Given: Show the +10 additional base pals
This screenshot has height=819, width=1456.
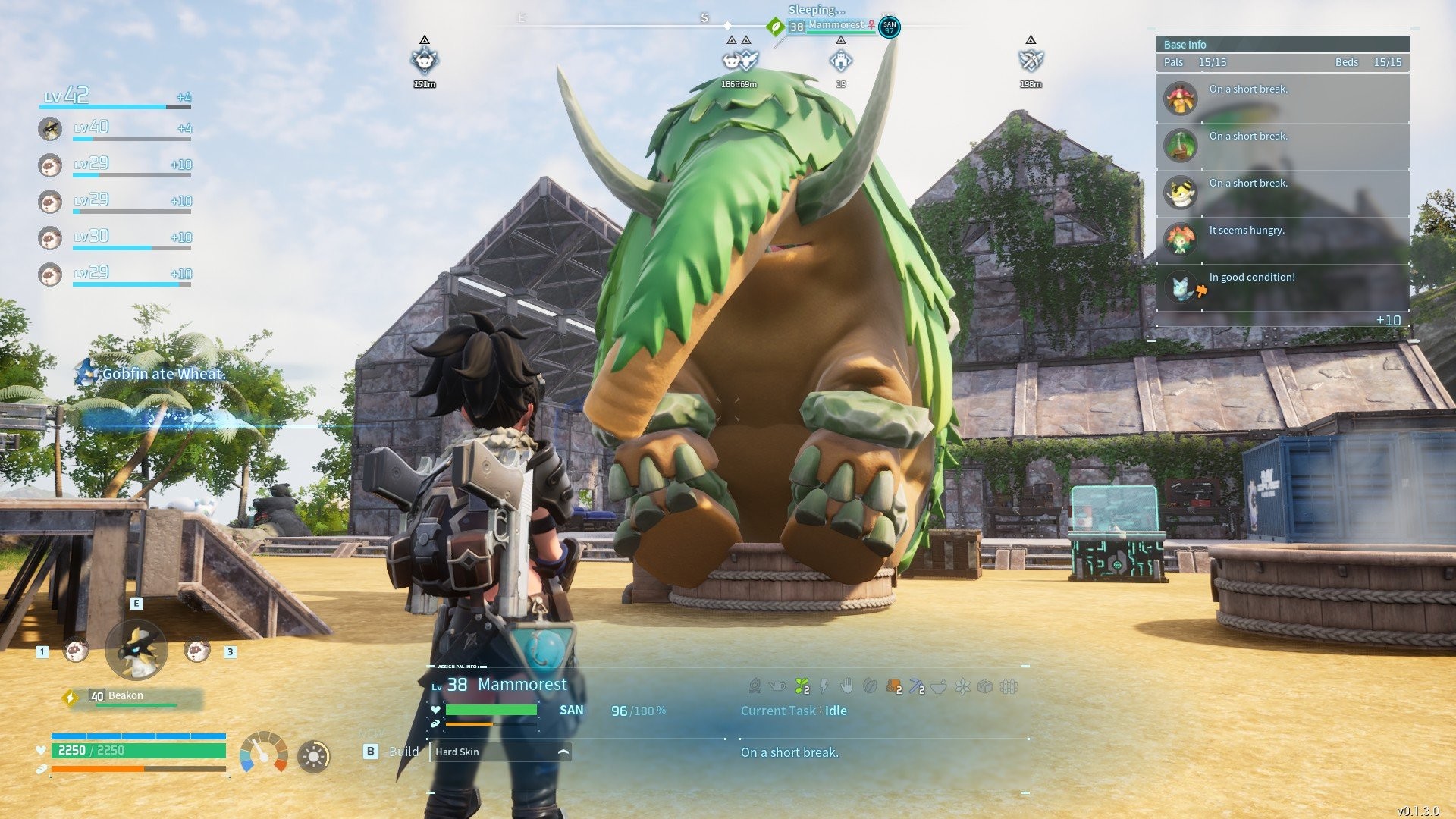Looking at the screenshot, I should [x=1388, y=320].
